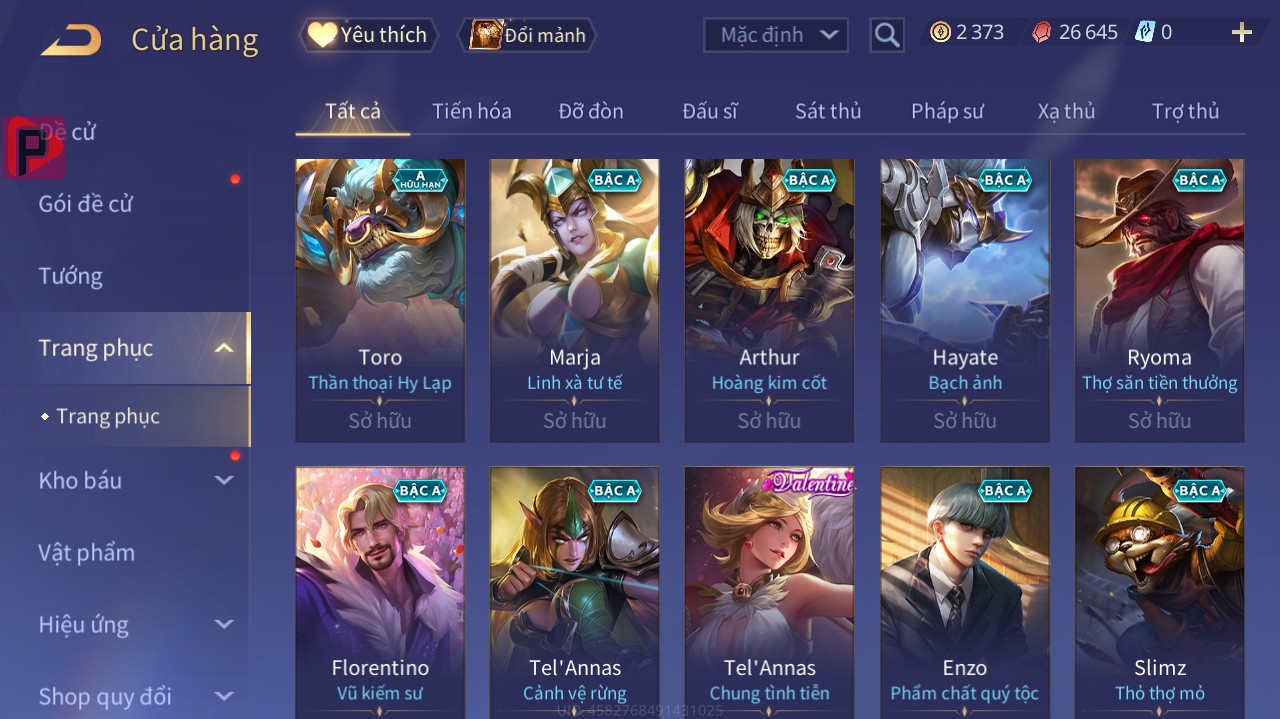The image size is (1280, 719).
Task: Open the Gói đề cử menu
Action: point(86,204)
